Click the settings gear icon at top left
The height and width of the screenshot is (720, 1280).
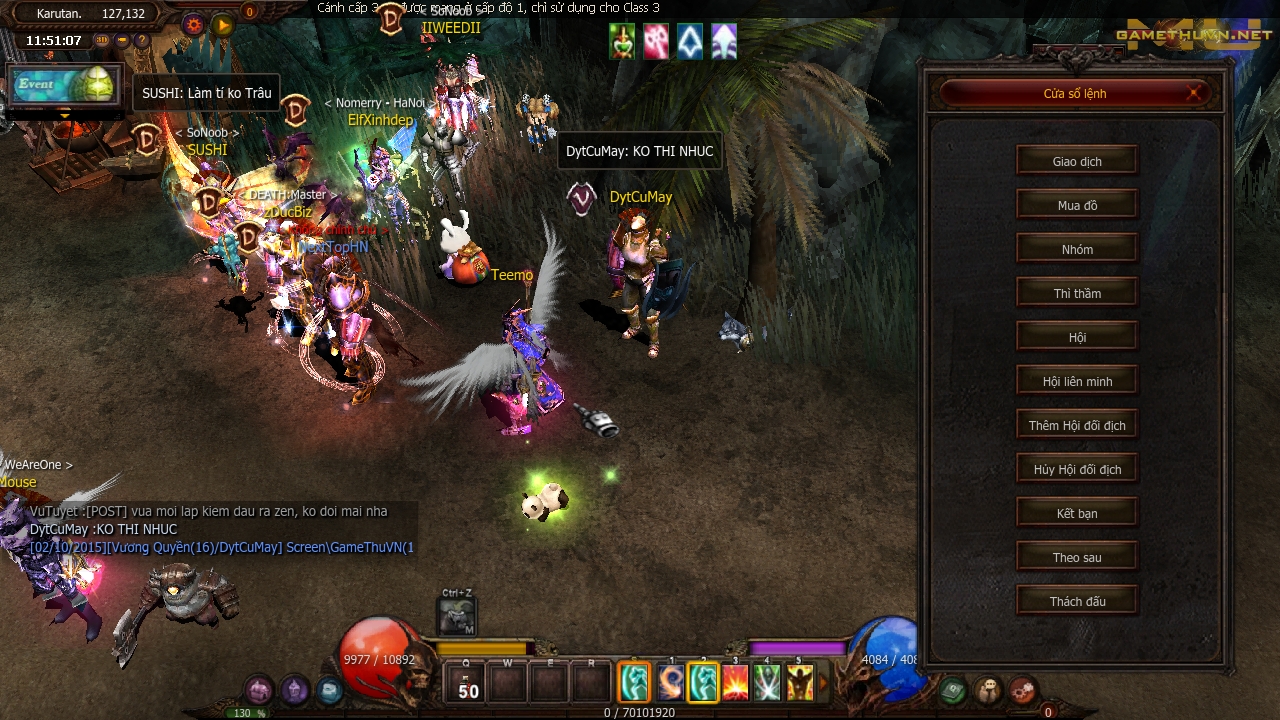194,24
